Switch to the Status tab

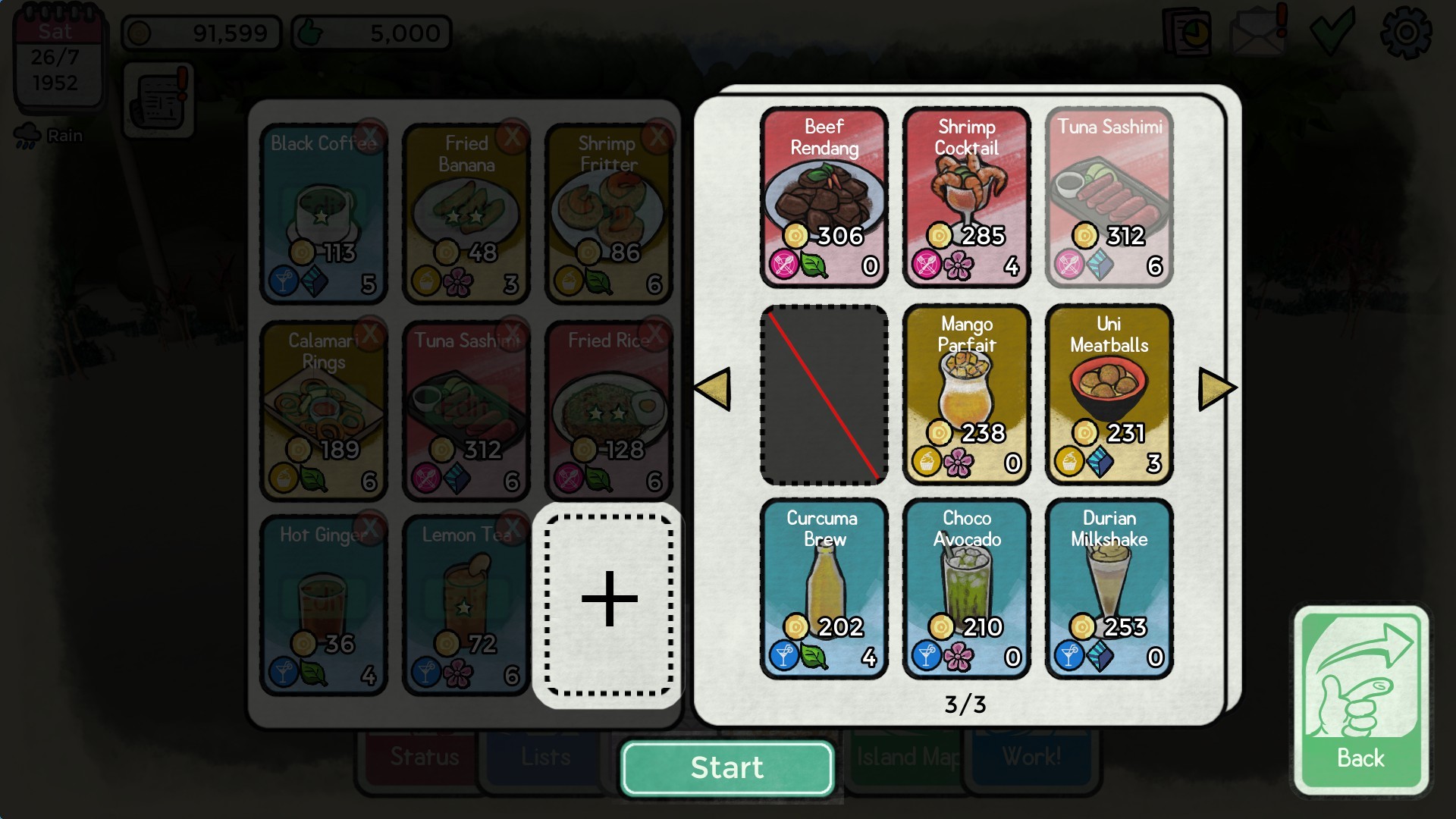tap(422, 756)
